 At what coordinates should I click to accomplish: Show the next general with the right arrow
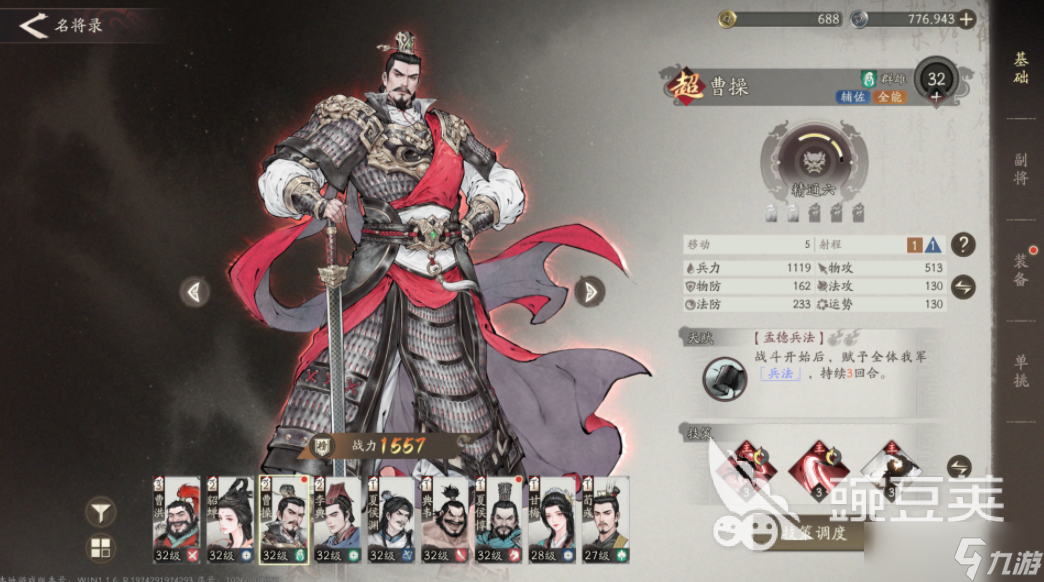[591, 291]
